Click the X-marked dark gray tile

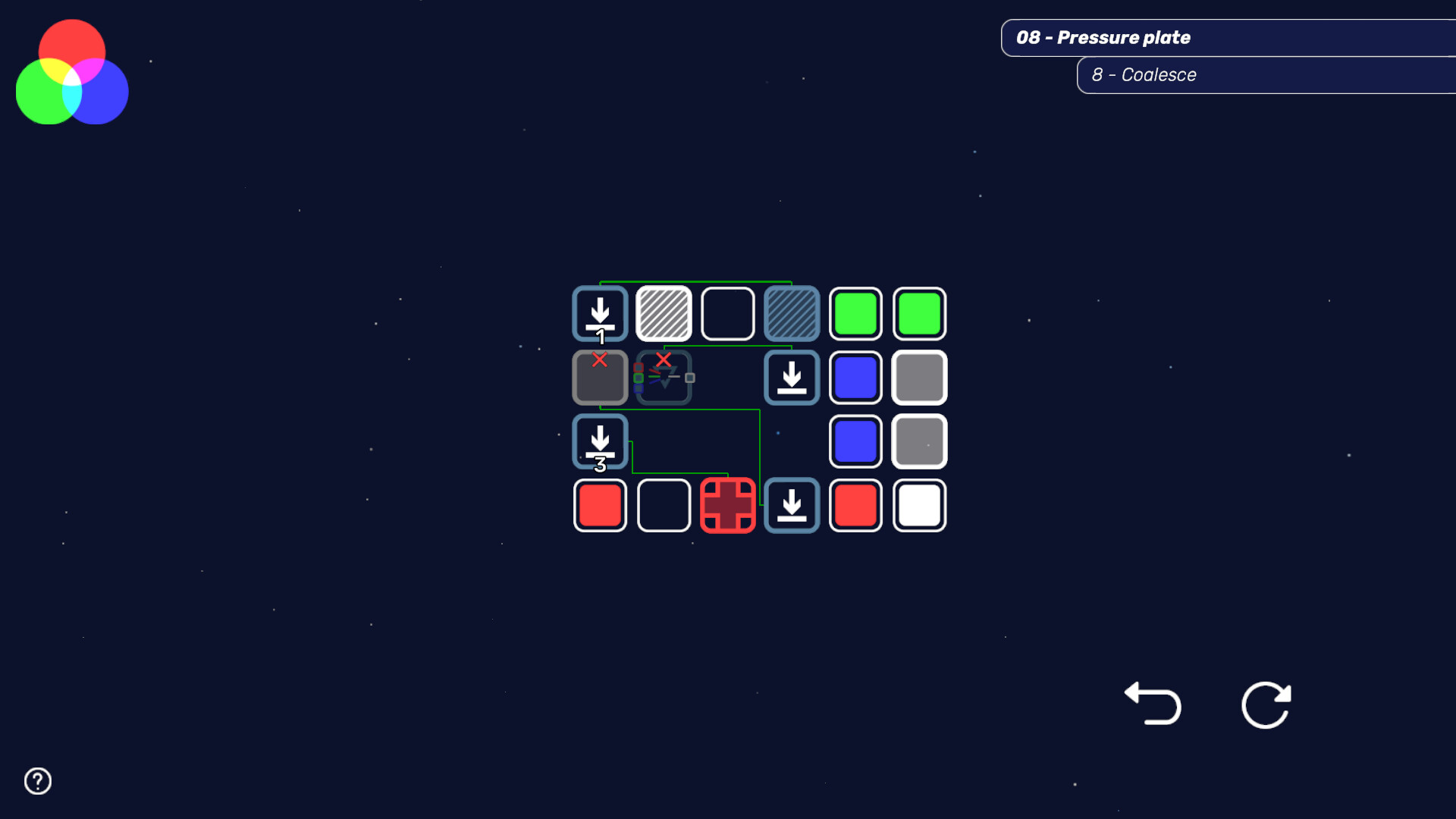click(600, 377)
